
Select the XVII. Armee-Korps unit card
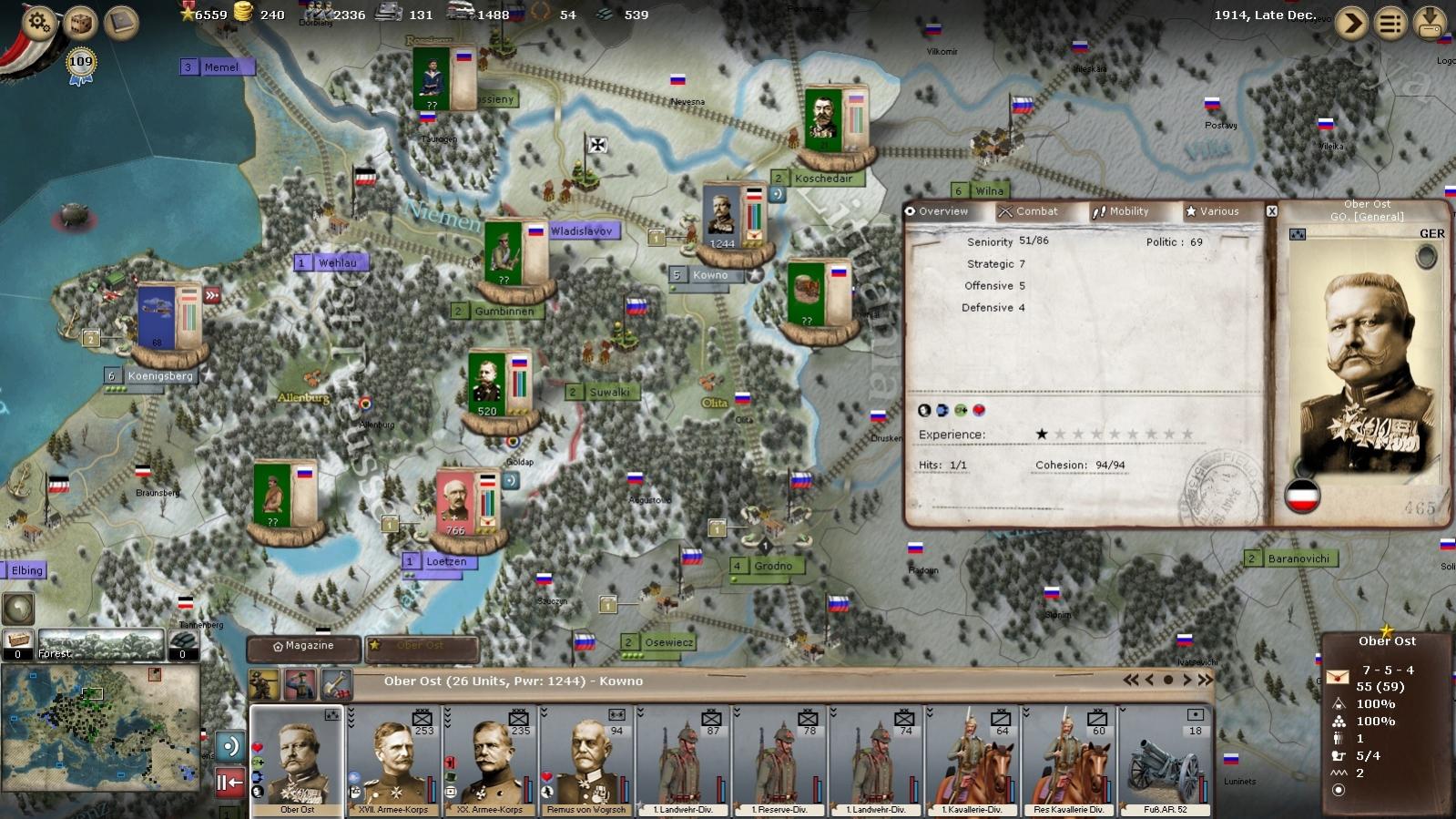click(x=393, y=762)
